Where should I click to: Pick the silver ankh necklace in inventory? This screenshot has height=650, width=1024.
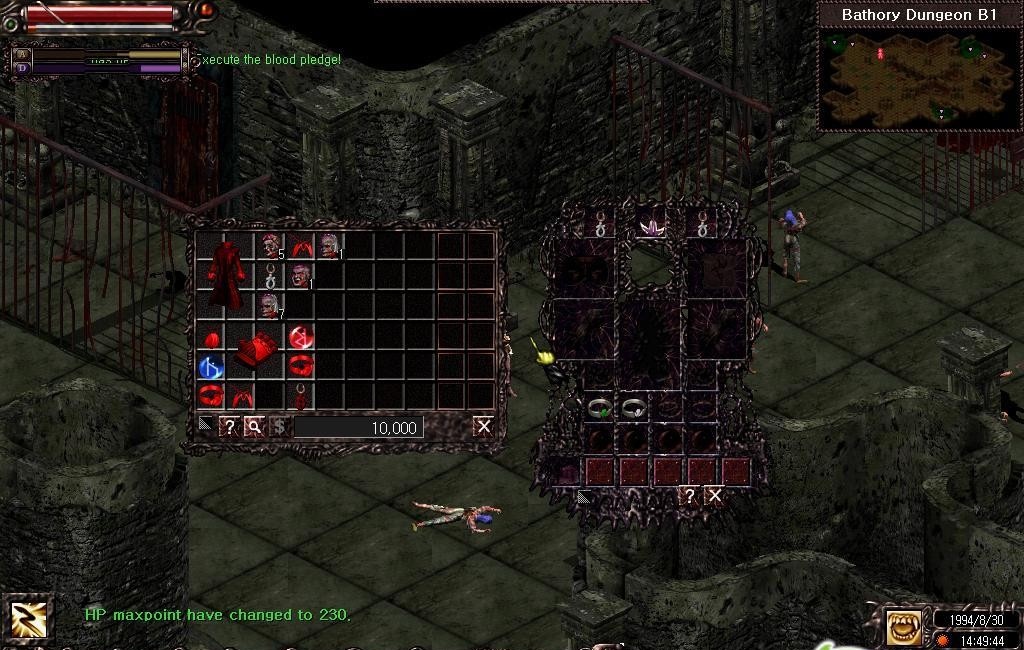tap(270, 277)
